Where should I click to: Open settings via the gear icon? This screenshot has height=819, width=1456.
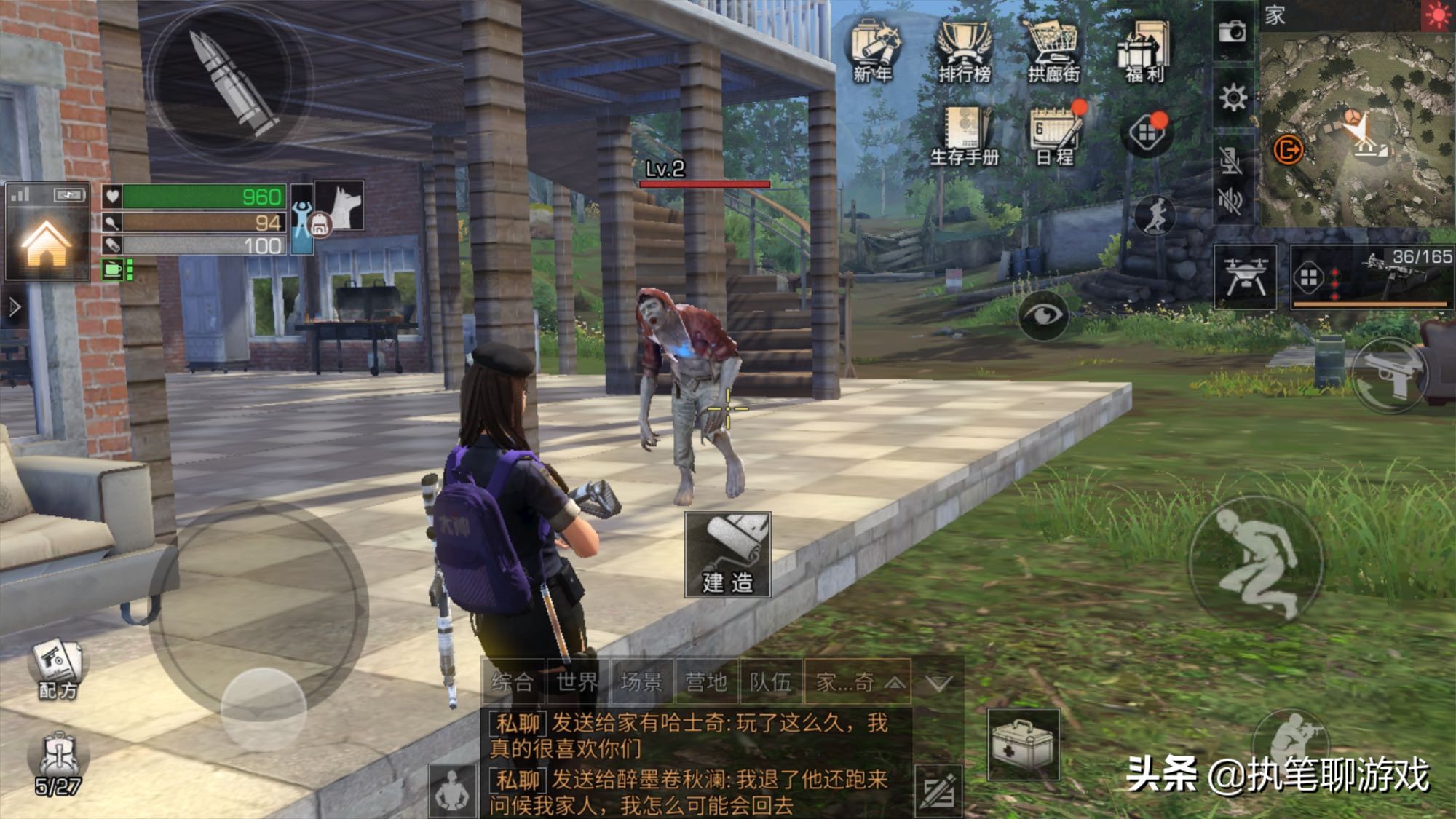click(1233, 98)
